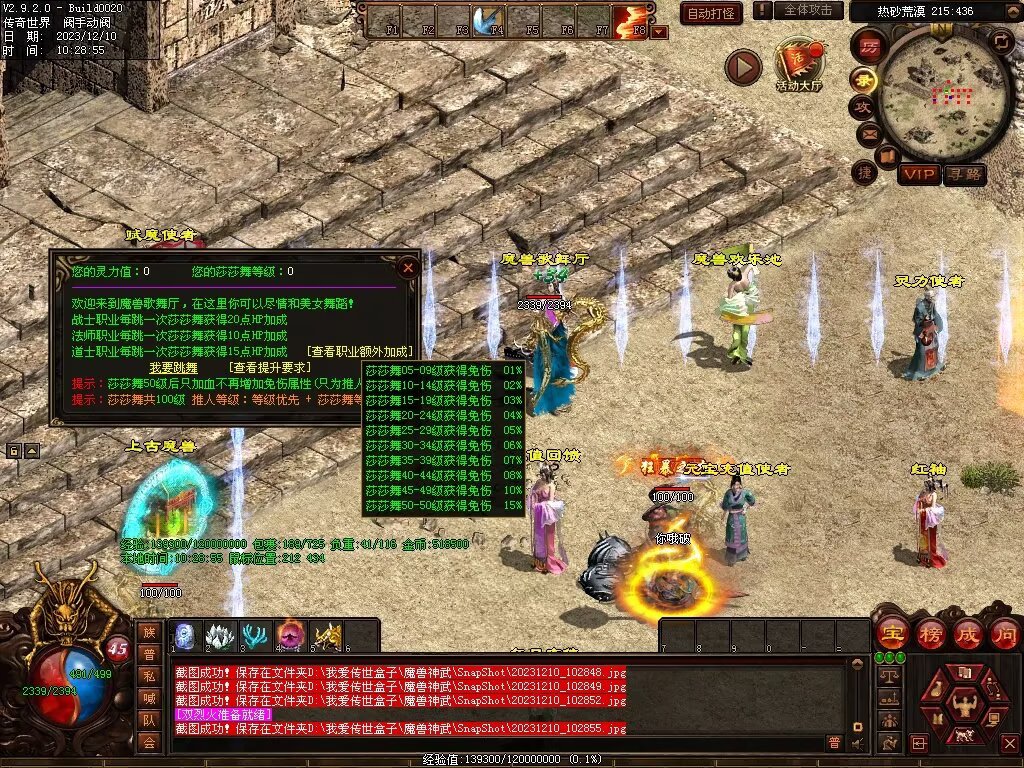Open the 成 achievements button
The height and width of the screenshot is (768, 1024).
tap(968, 634)
